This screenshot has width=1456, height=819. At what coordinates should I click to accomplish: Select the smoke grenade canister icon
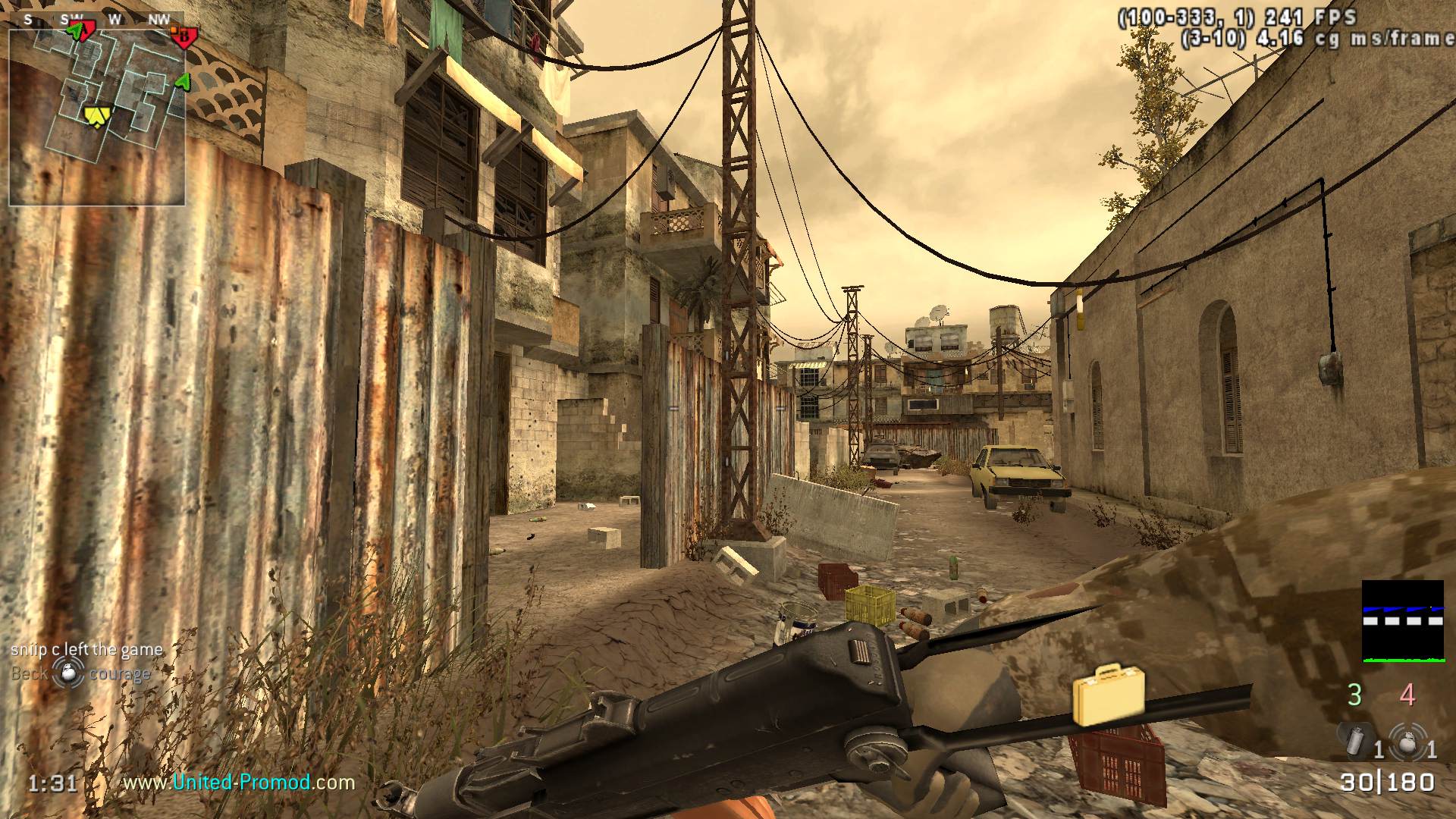tap(1354, 739)
